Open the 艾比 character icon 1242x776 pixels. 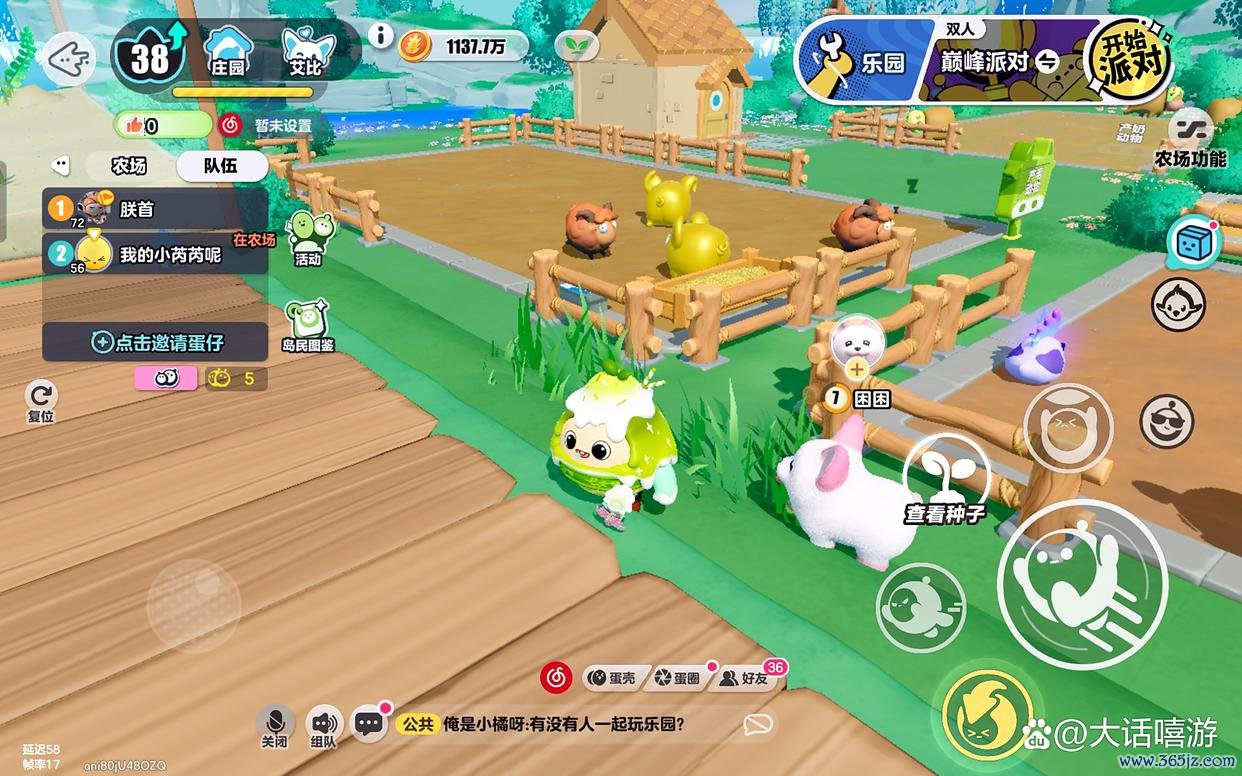pos(308,51)
